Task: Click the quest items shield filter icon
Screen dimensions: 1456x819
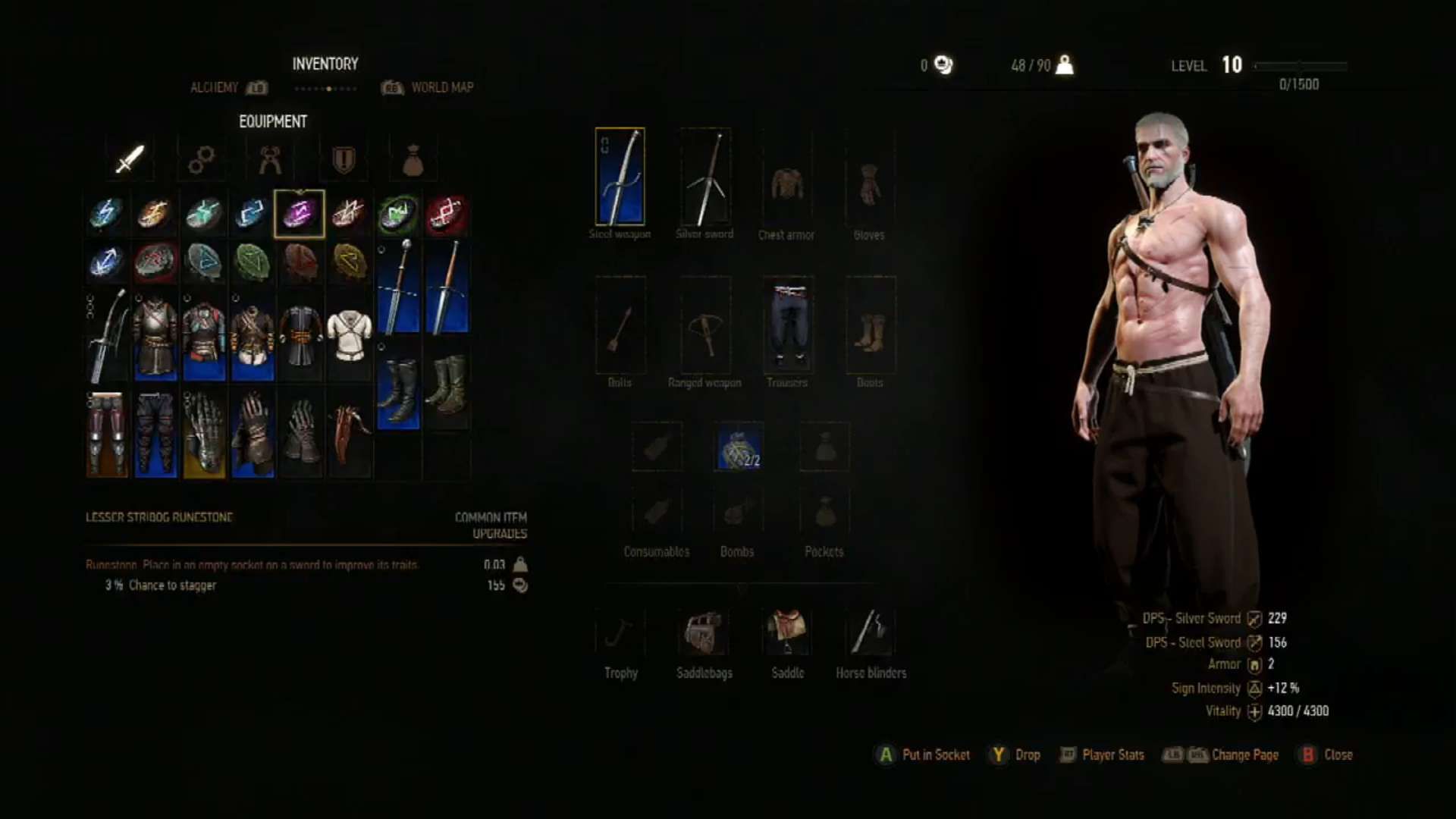Action: click(x=343, y=159)
